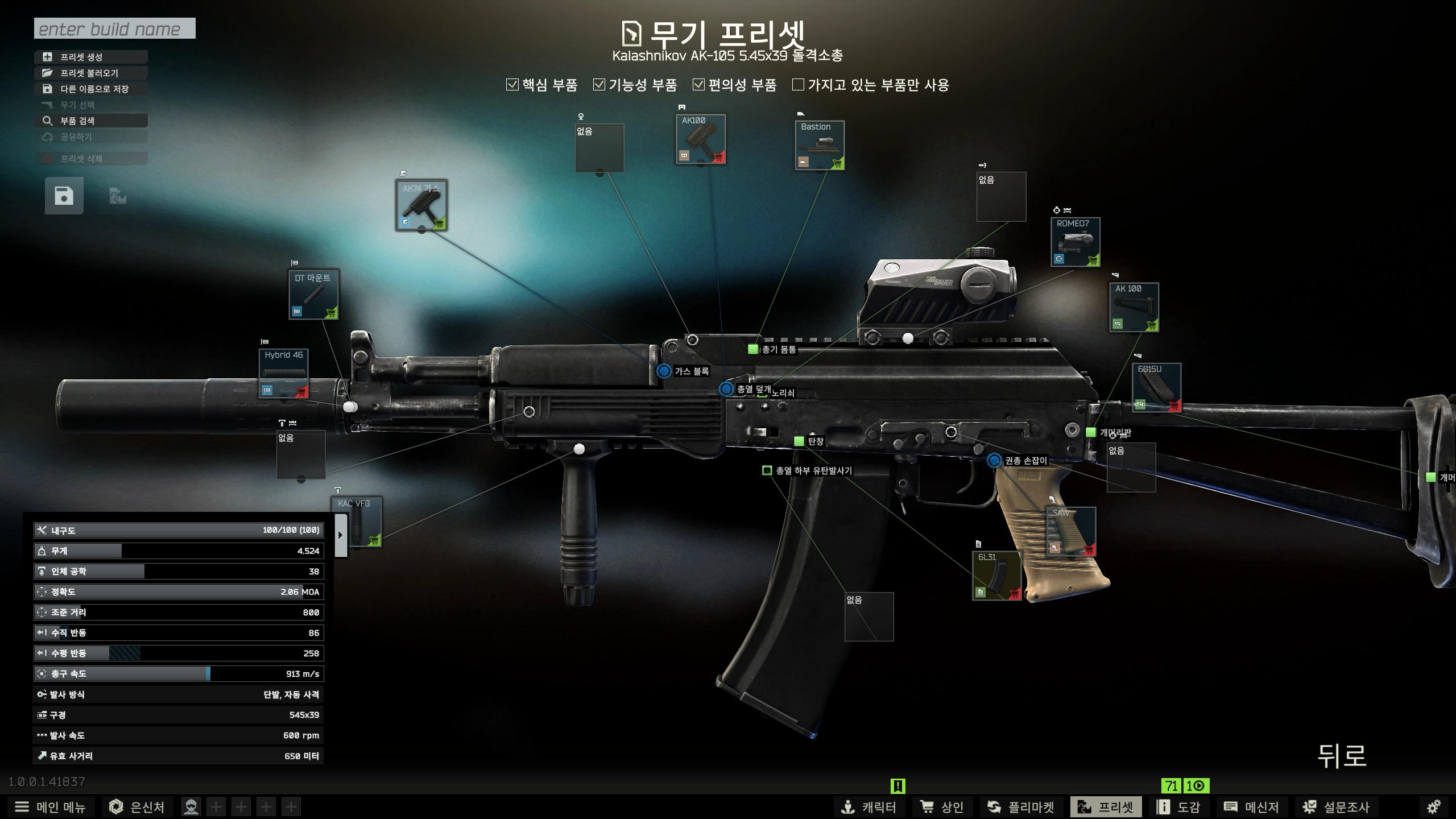Image resolution: width=1456 pixels, height=819 pixels.
Task: Select the KAC VFG foregrip slot
Action: click(357, 522)
